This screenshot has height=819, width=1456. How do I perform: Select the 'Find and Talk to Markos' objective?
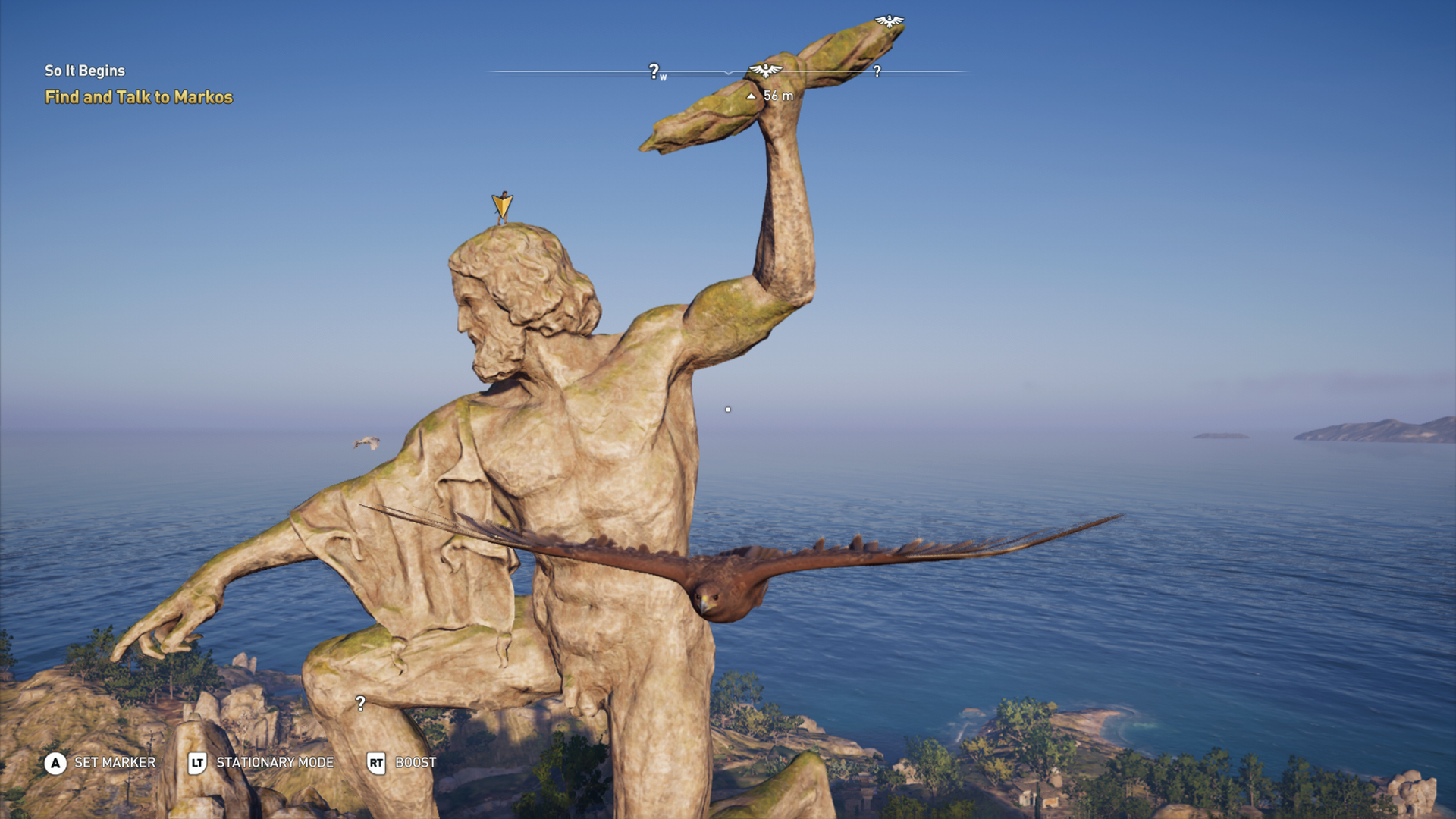click(140, 98)
